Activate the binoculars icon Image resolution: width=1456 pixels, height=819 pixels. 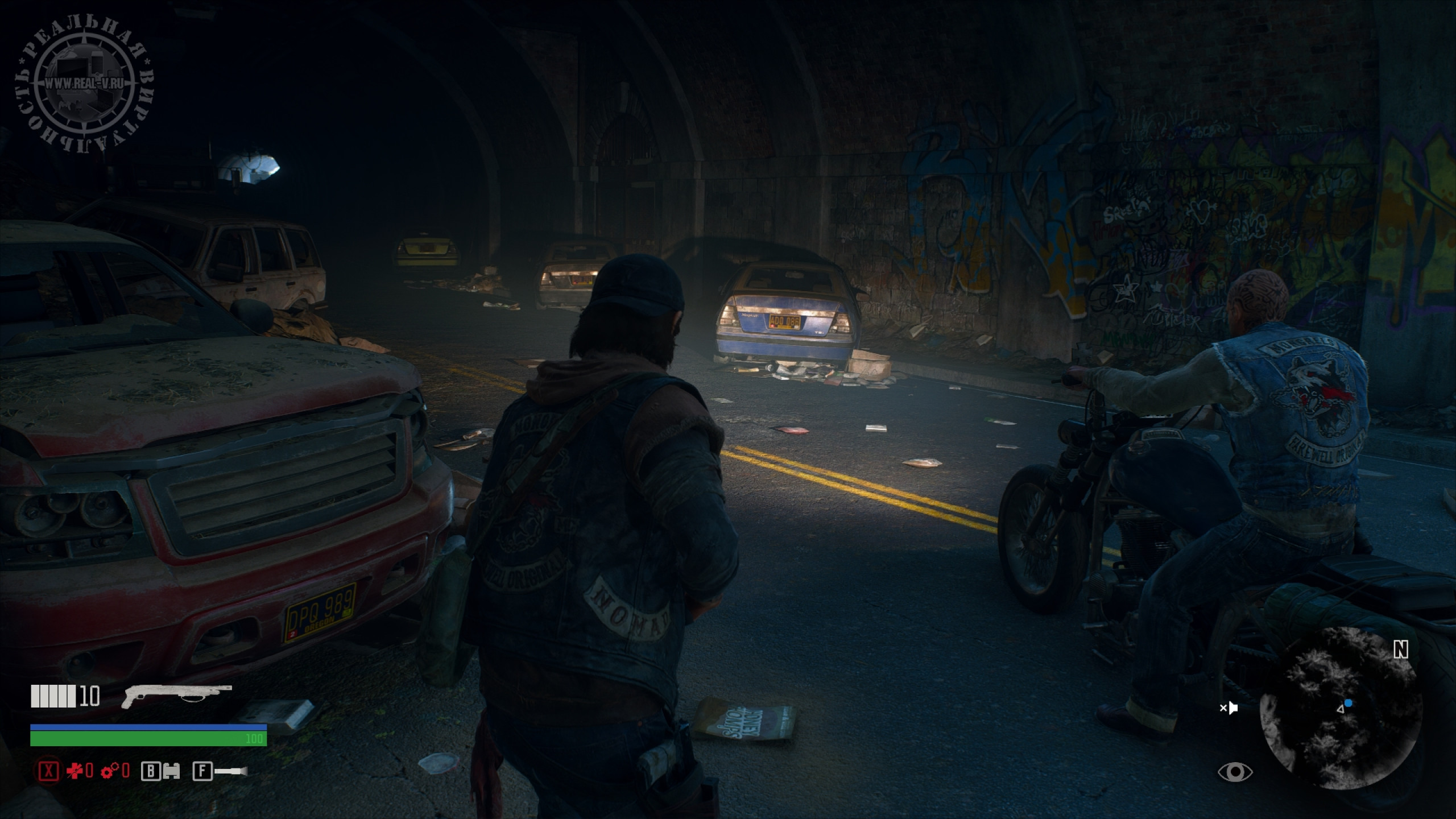(x=171, y=771)
